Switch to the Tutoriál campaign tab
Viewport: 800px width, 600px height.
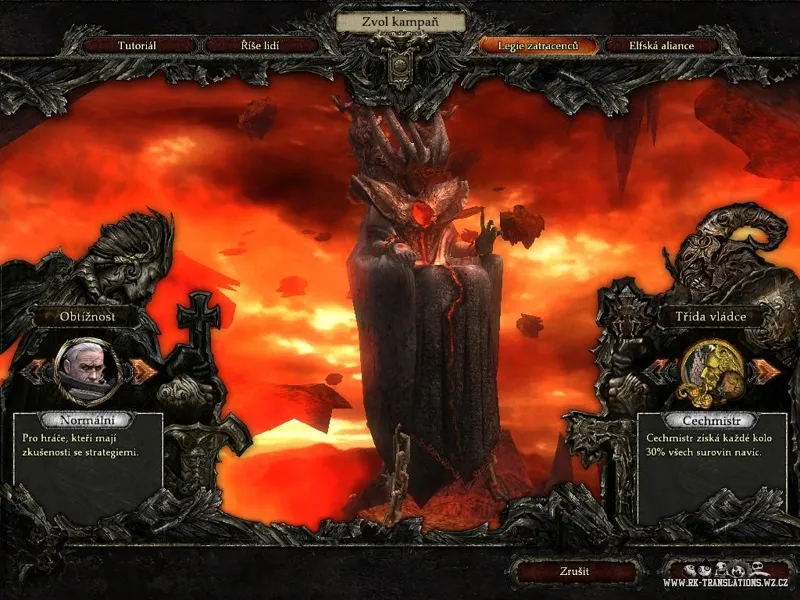click(x=137, y=46)
